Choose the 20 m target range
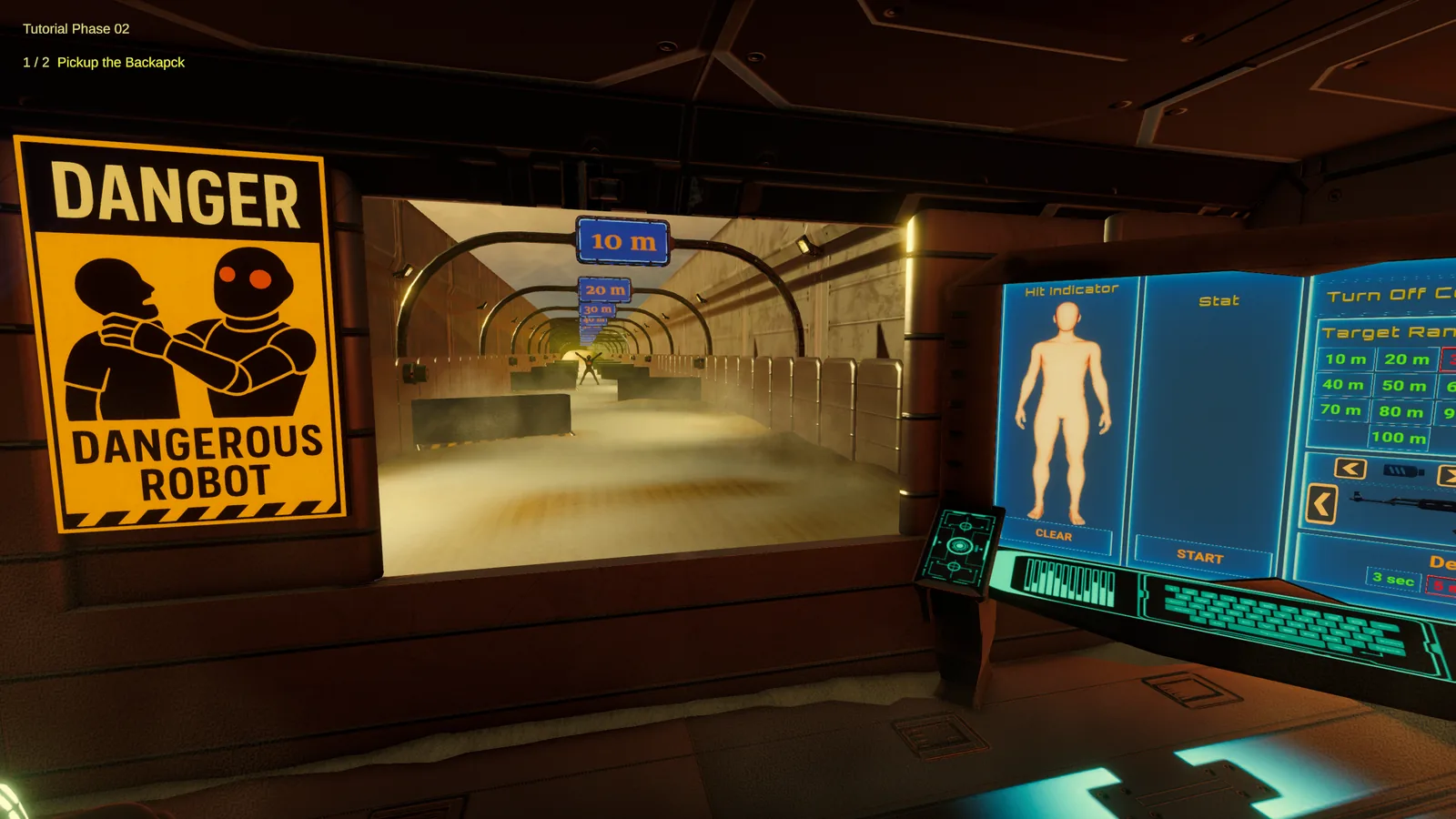This screenshot has width=1456, height=819. (x=1406, y=360)
